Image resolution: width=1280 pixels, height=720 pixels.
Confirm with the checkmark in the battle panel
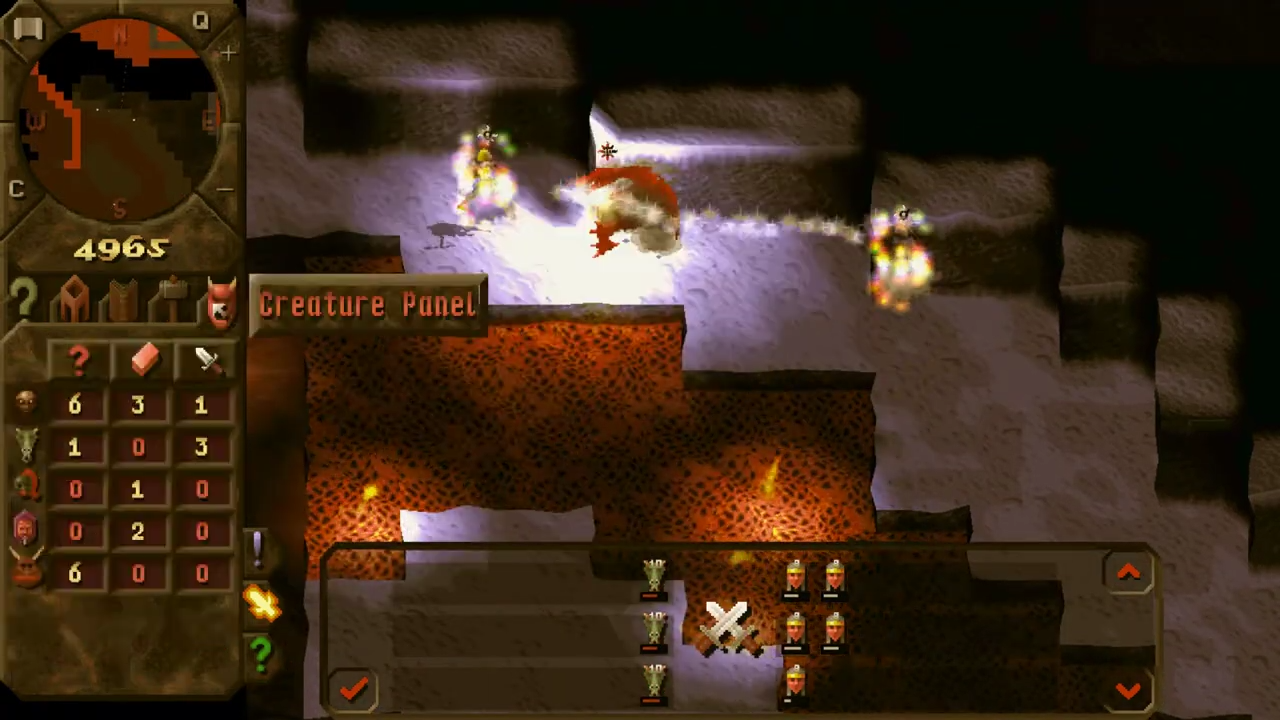pos(354,688)
